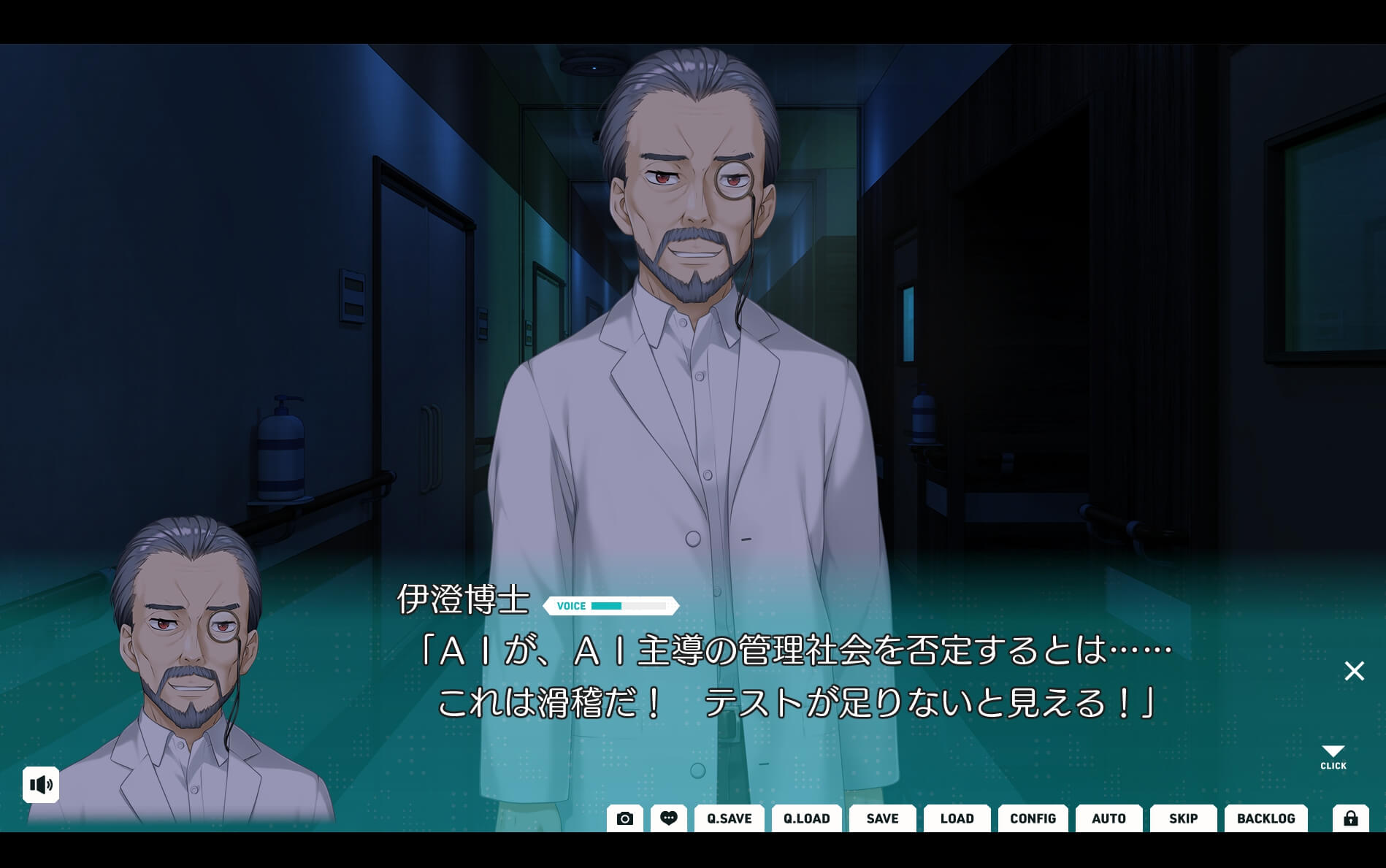Take a screenshot with the camera icon
1386x868 pixels.
click(624, 818)
